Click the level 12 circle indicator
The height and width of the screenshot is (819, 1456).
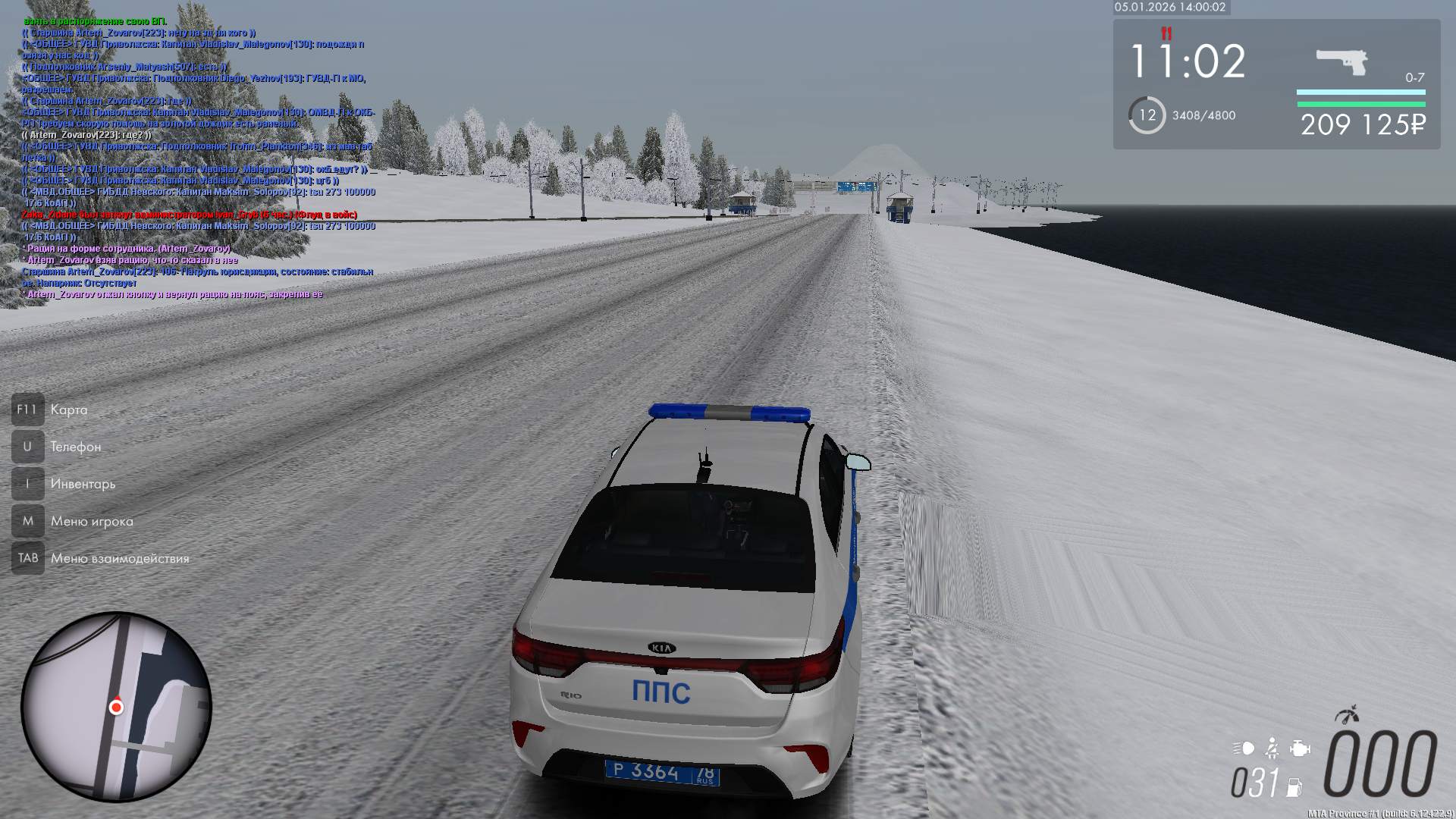[1147, 115]
